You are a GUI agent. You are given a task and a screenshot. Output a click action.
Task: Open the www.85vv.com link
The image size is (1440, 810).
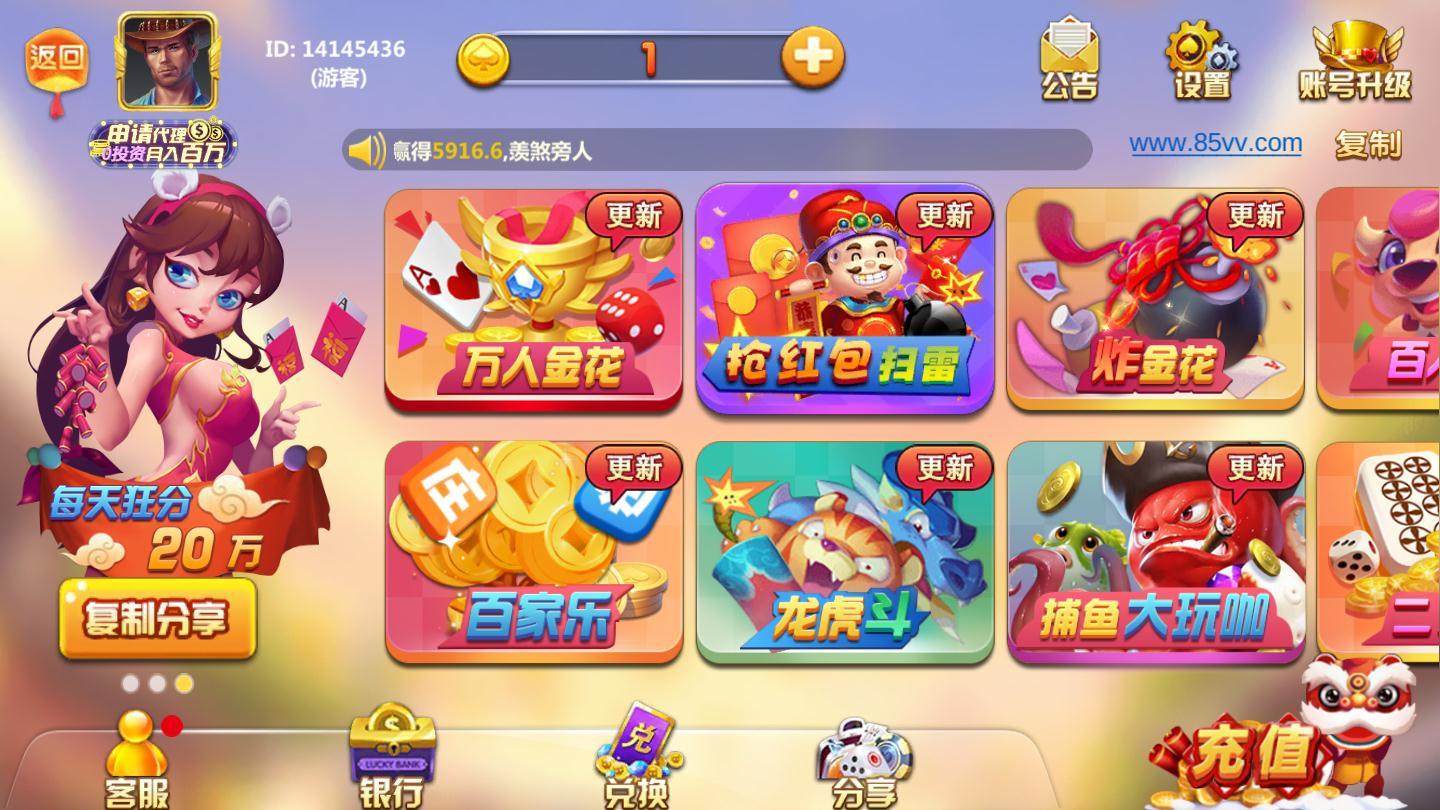[x=1213, y=142]
